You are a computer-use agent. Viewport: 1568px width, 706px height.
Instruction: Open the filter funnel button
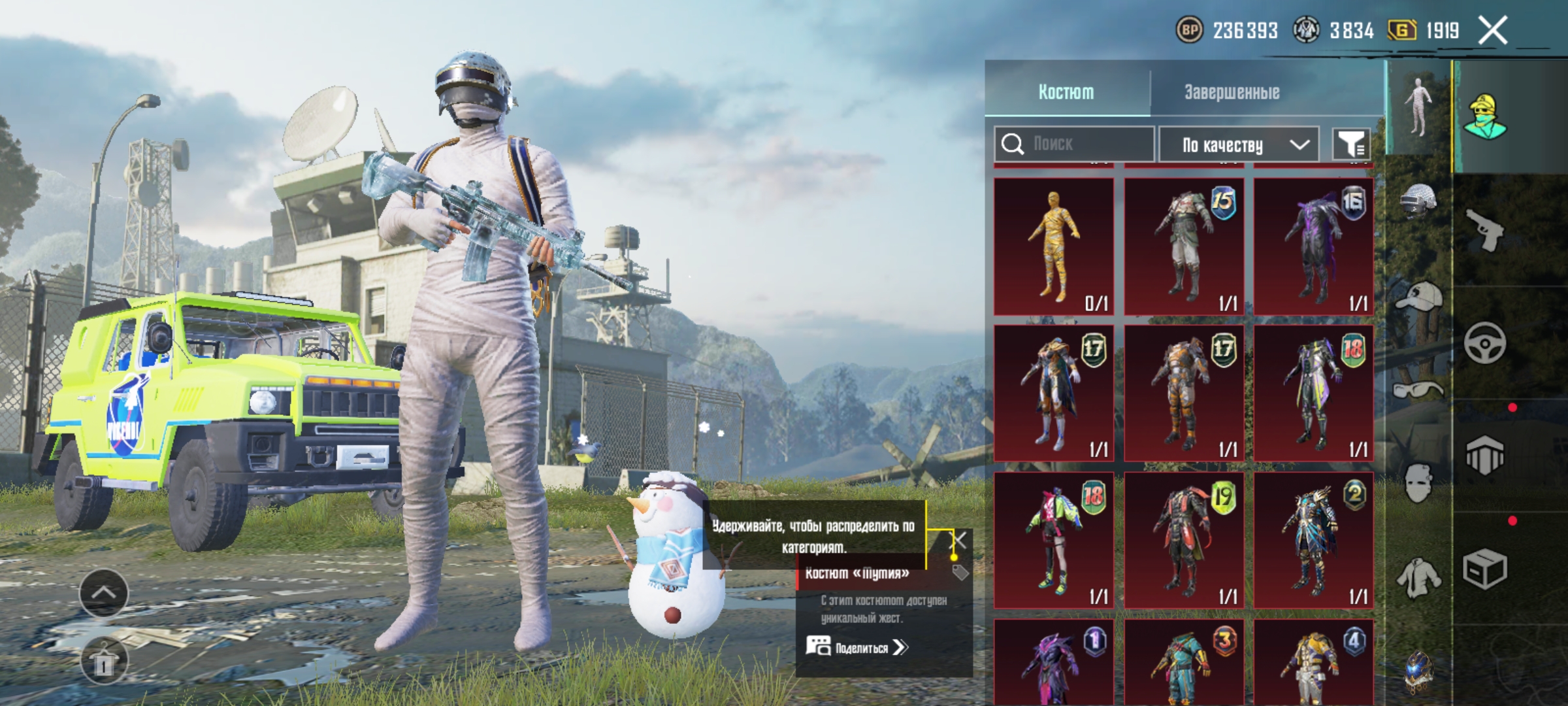(1350, 144)
